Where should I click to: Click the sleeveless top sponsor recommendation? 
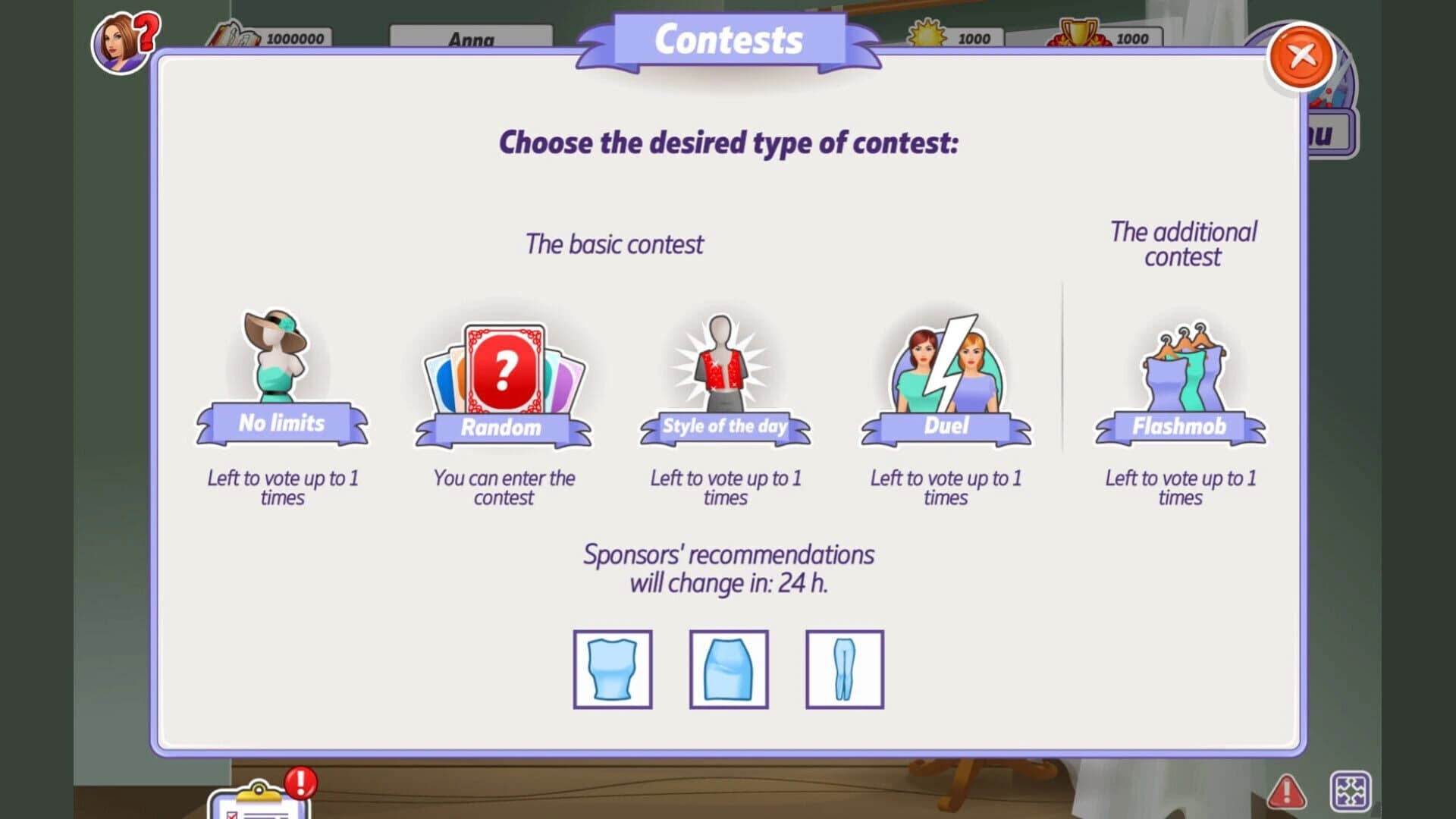pos(612,670)
